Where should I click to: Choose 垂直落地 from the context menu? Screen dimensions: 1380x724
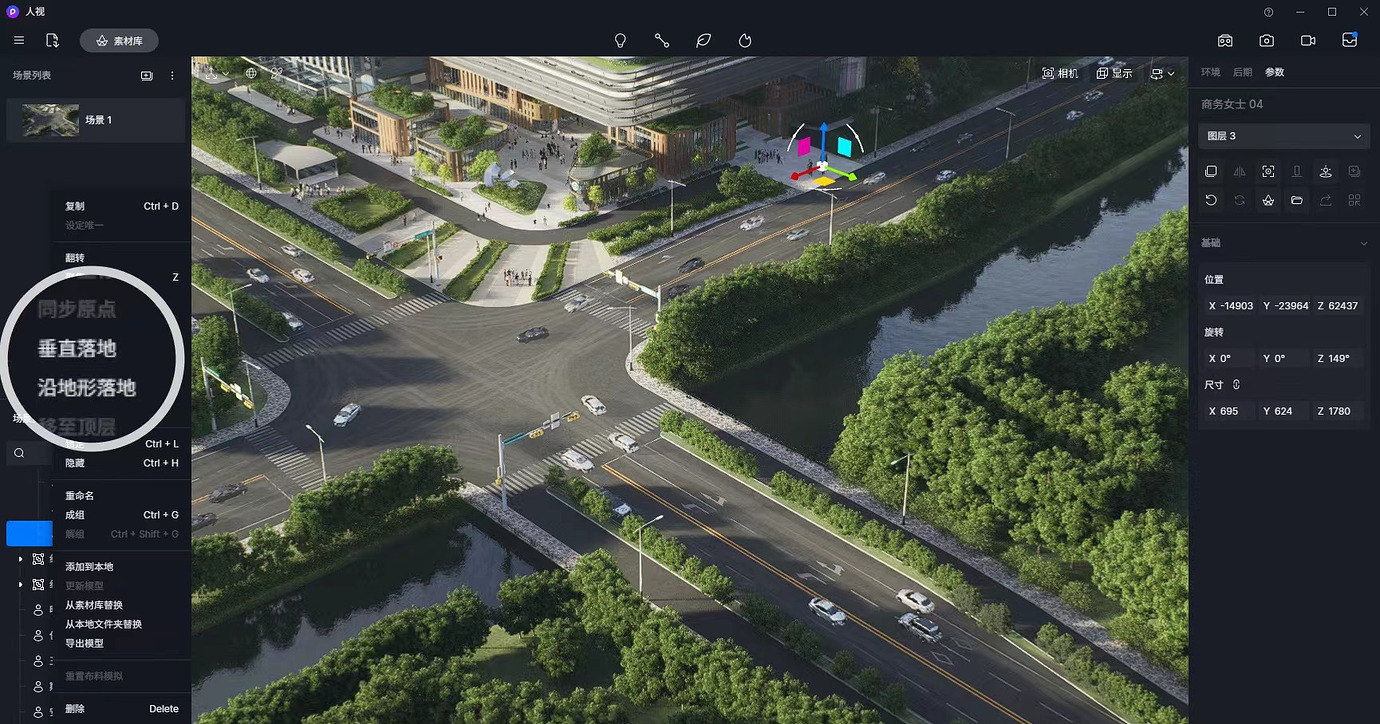[x=77, y=349]
